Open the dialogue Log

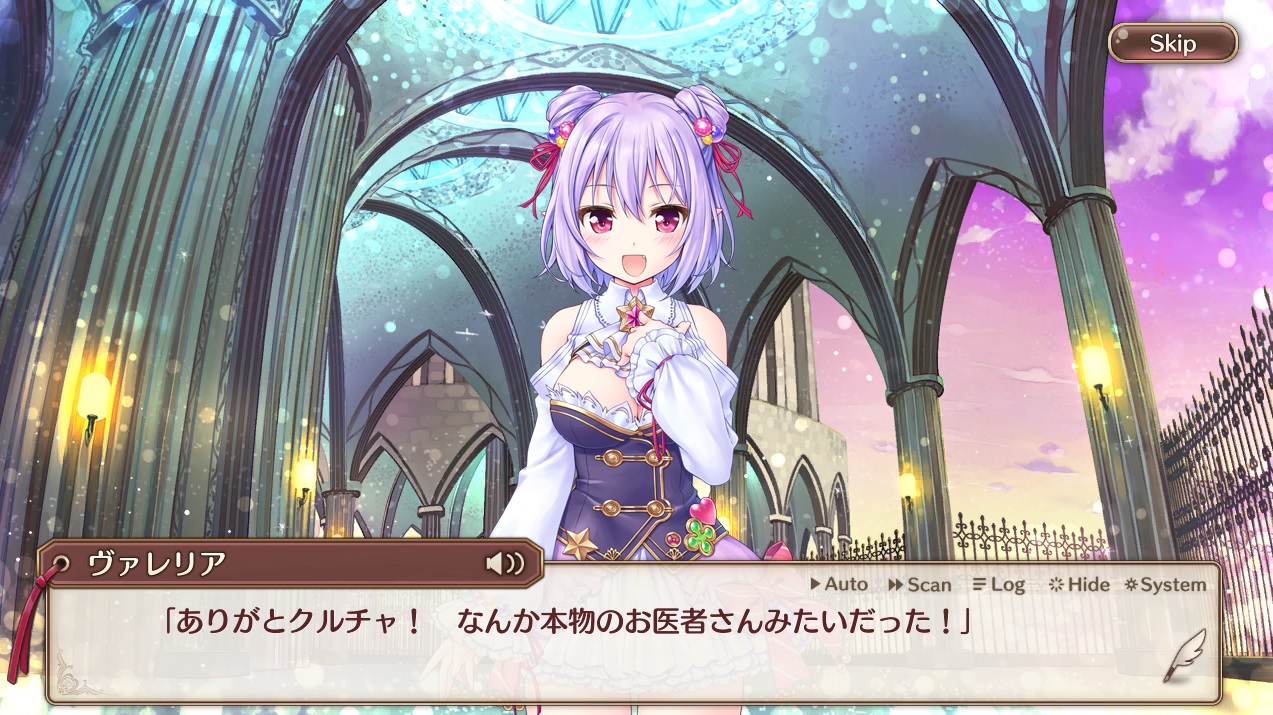(x=998, y=585)
